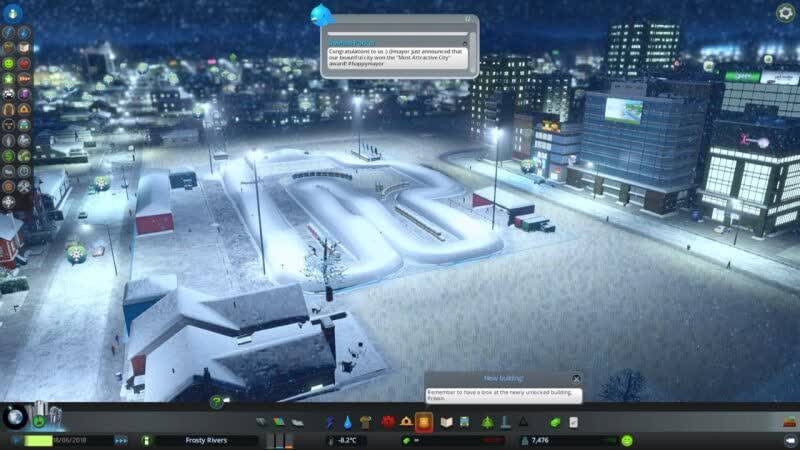Open the Parks tree category
The image size is (800, 450).
point(488,422)
